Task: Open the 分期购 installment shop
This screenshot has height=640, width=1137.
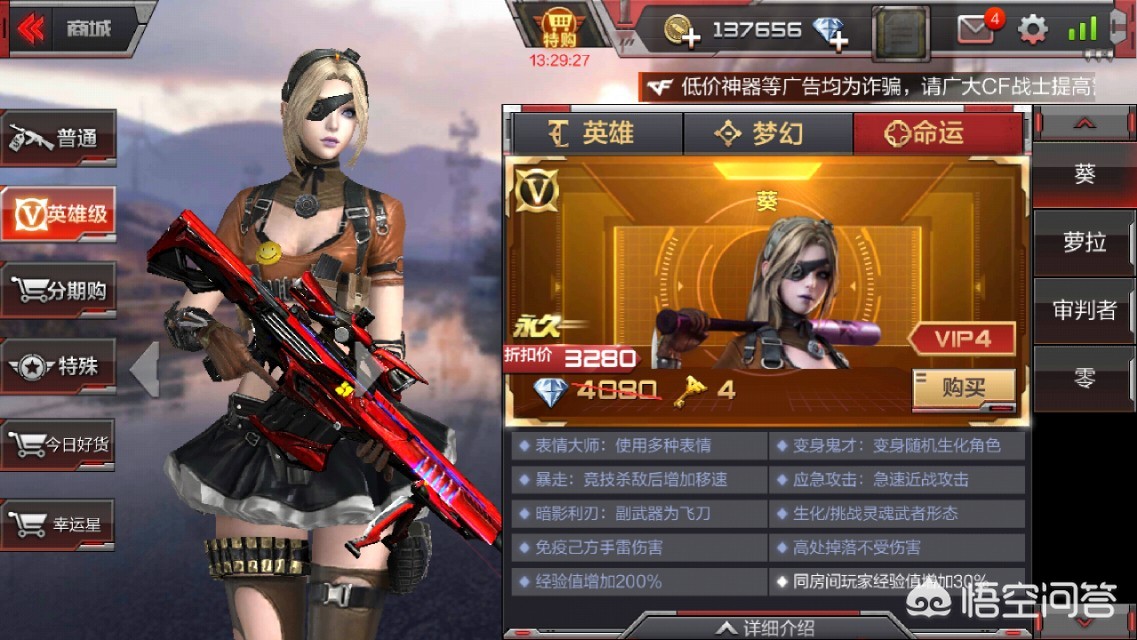Action: coord(59,291)
